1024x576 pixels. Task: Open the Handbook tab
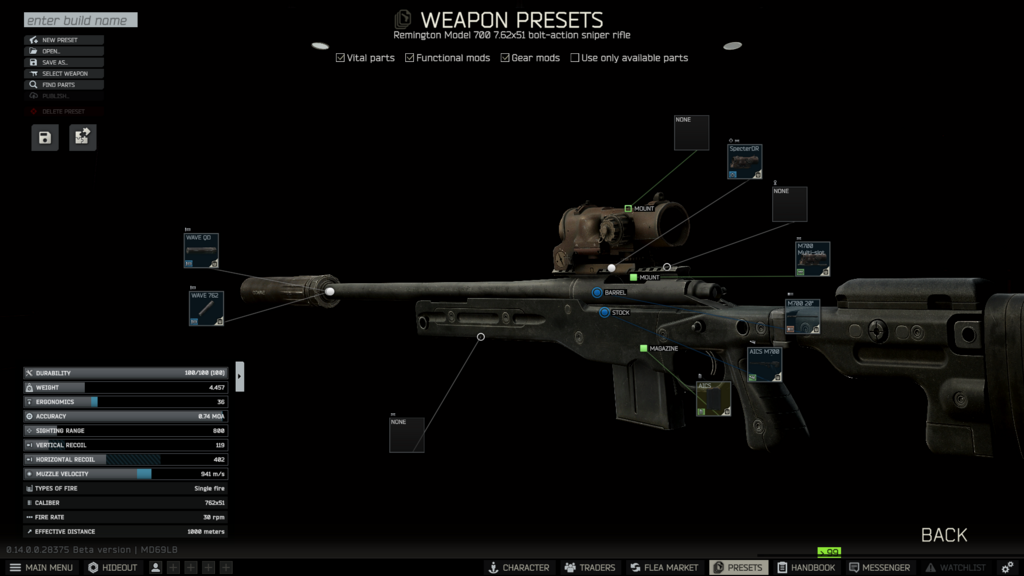806,567
